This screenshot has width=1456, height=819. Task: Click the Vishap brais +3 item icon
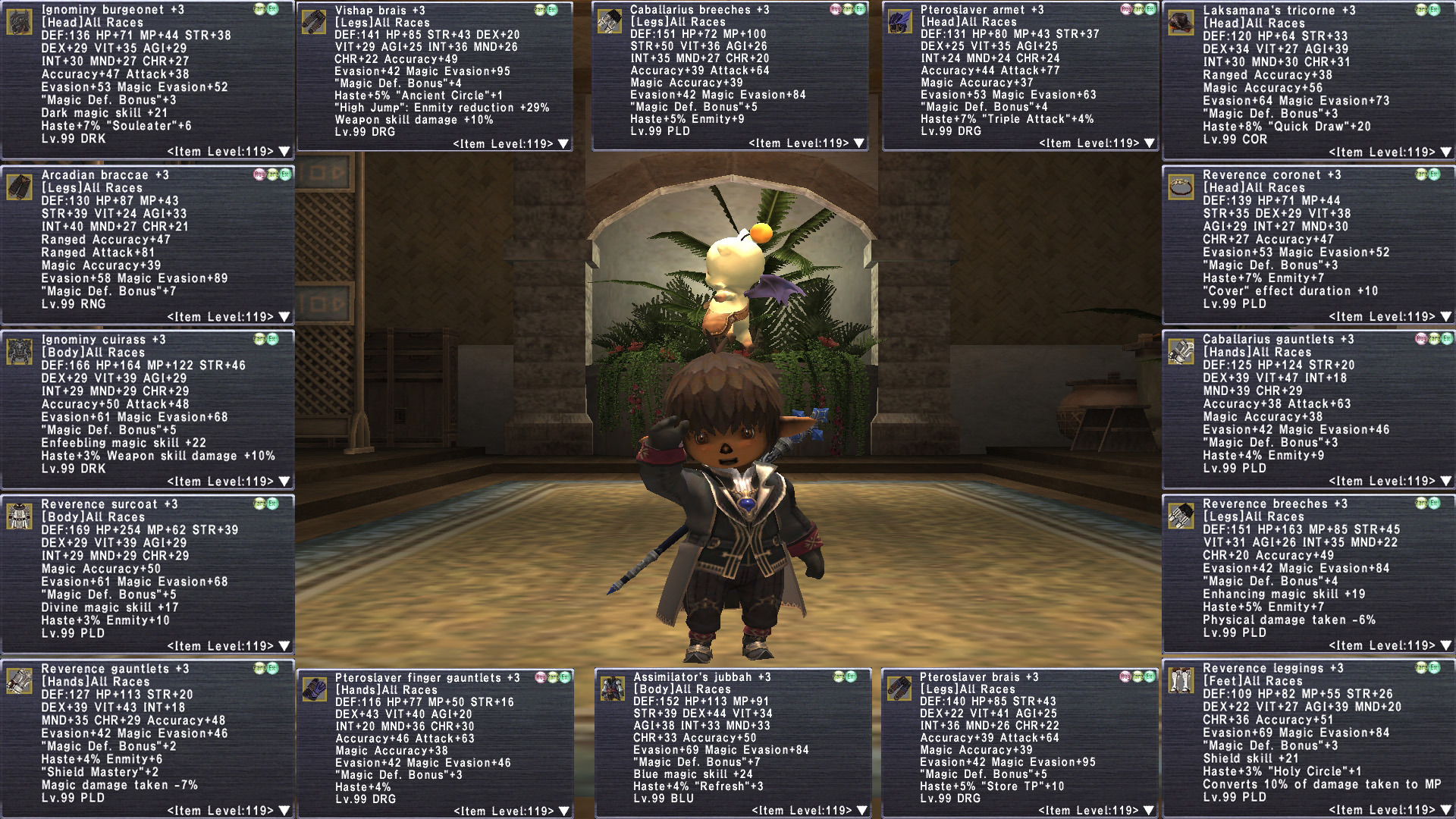[x=314, y=22]
